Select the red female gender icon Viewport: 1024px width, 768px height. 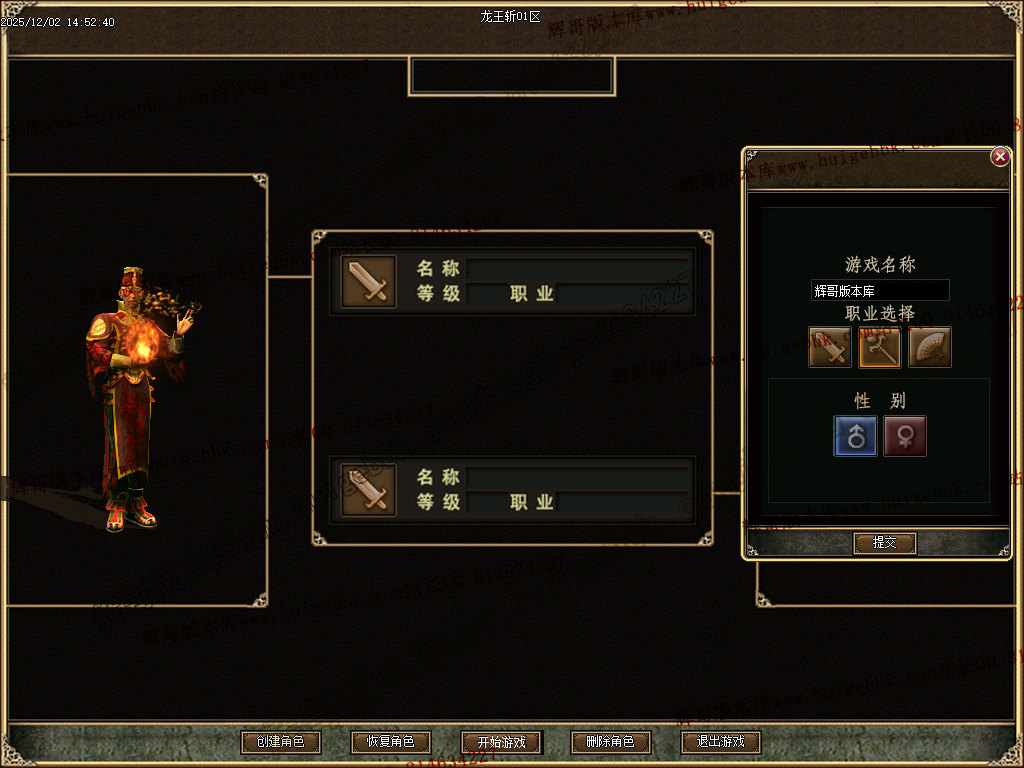tap(905, 436)
